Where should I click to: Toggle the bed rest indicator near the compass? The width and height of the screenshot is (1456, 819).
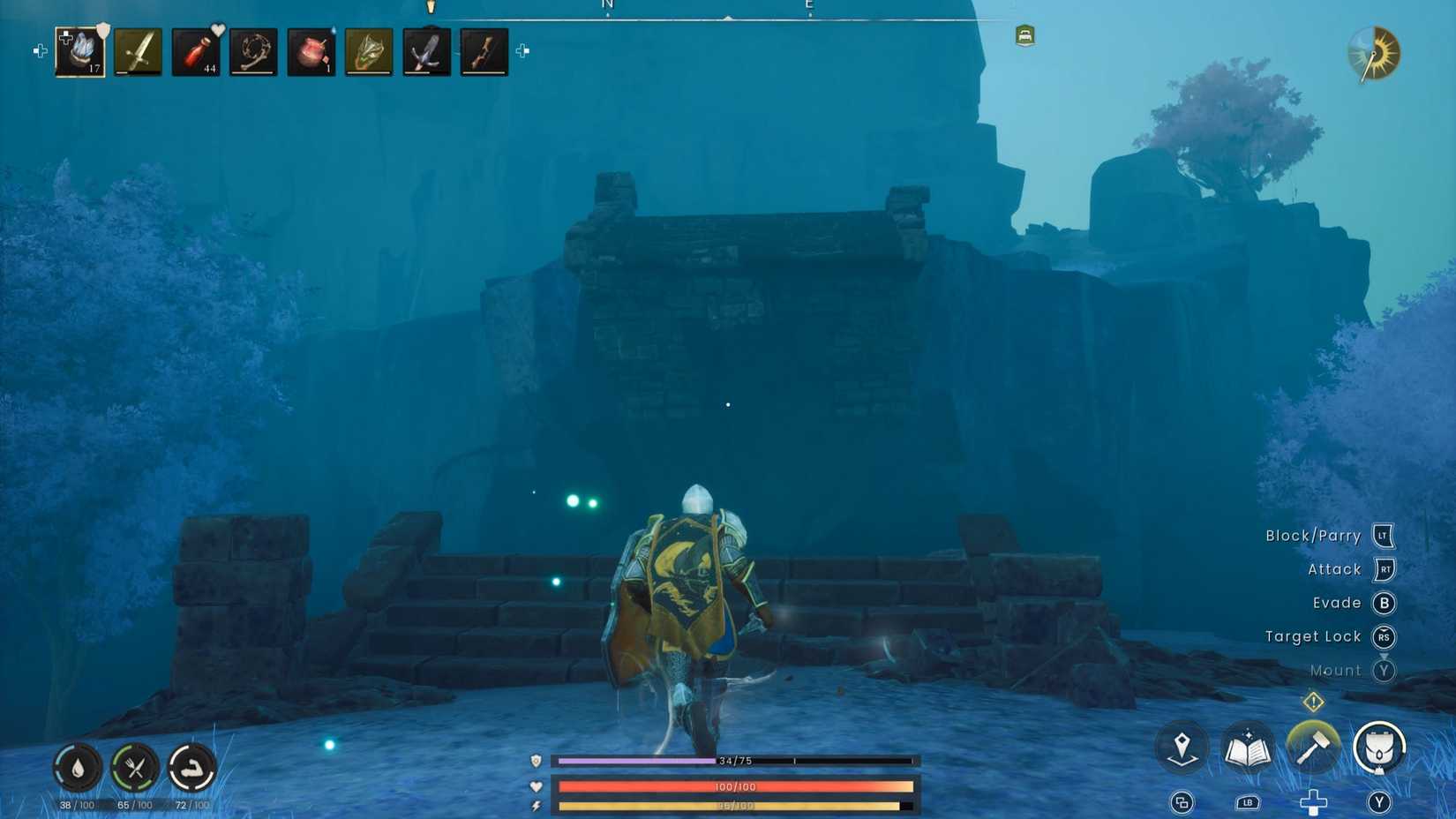coord(1024,36)
